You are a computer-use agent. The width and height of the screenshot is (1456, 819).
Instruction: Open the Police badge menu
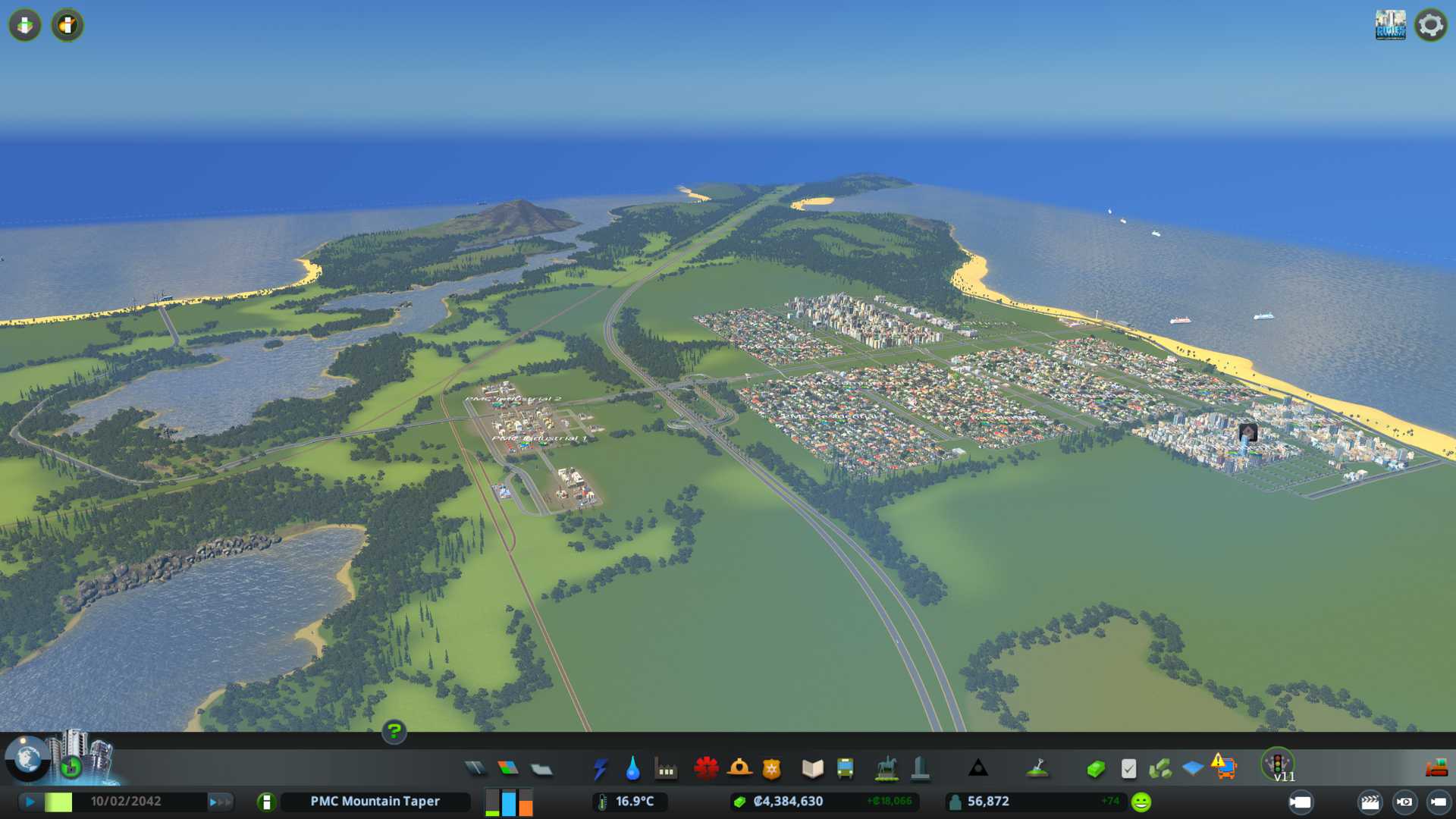(771, 769)
